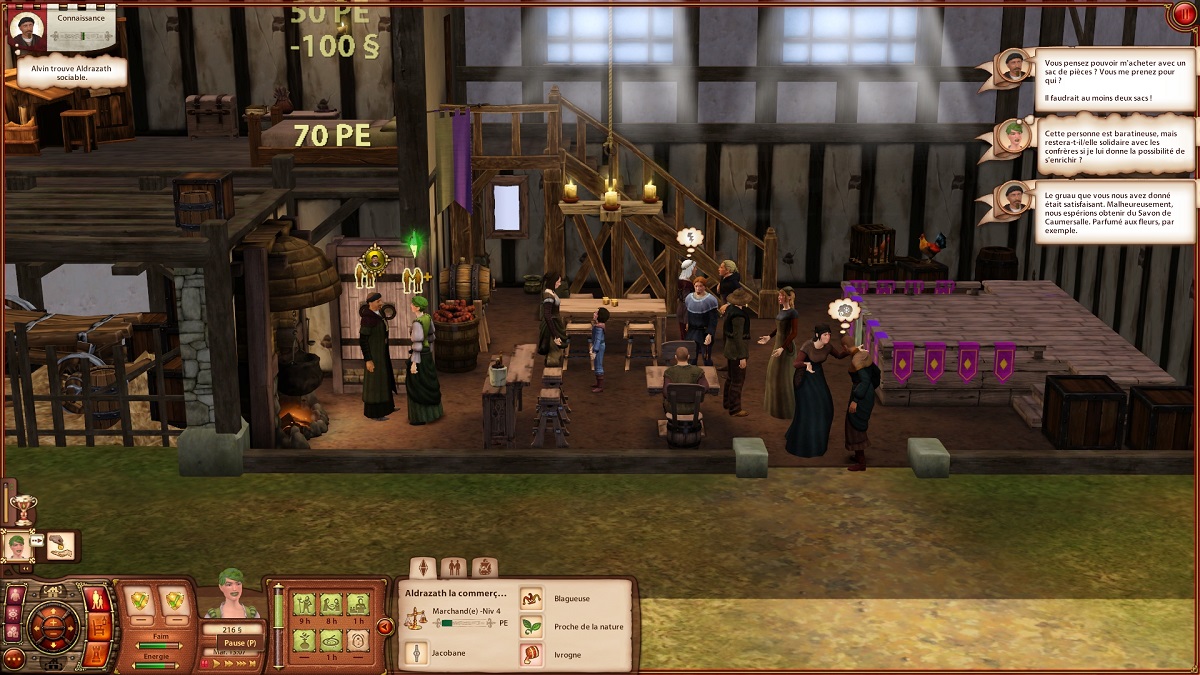Click the queued coin-in-hand action icon
Viewport: 1200px width, 675px height.
click(x=60, y=546)
